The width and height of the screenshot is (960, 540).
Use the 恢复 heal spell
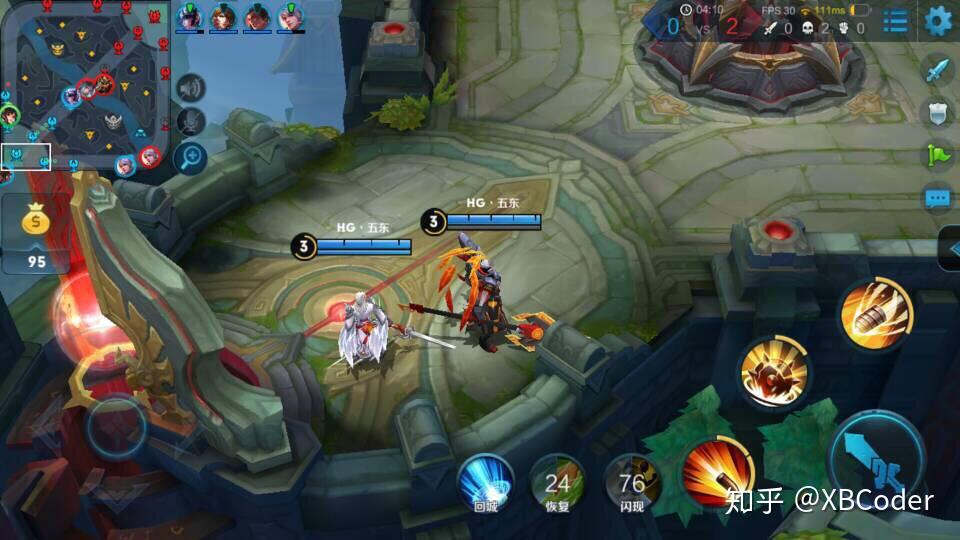coord(557,482)
